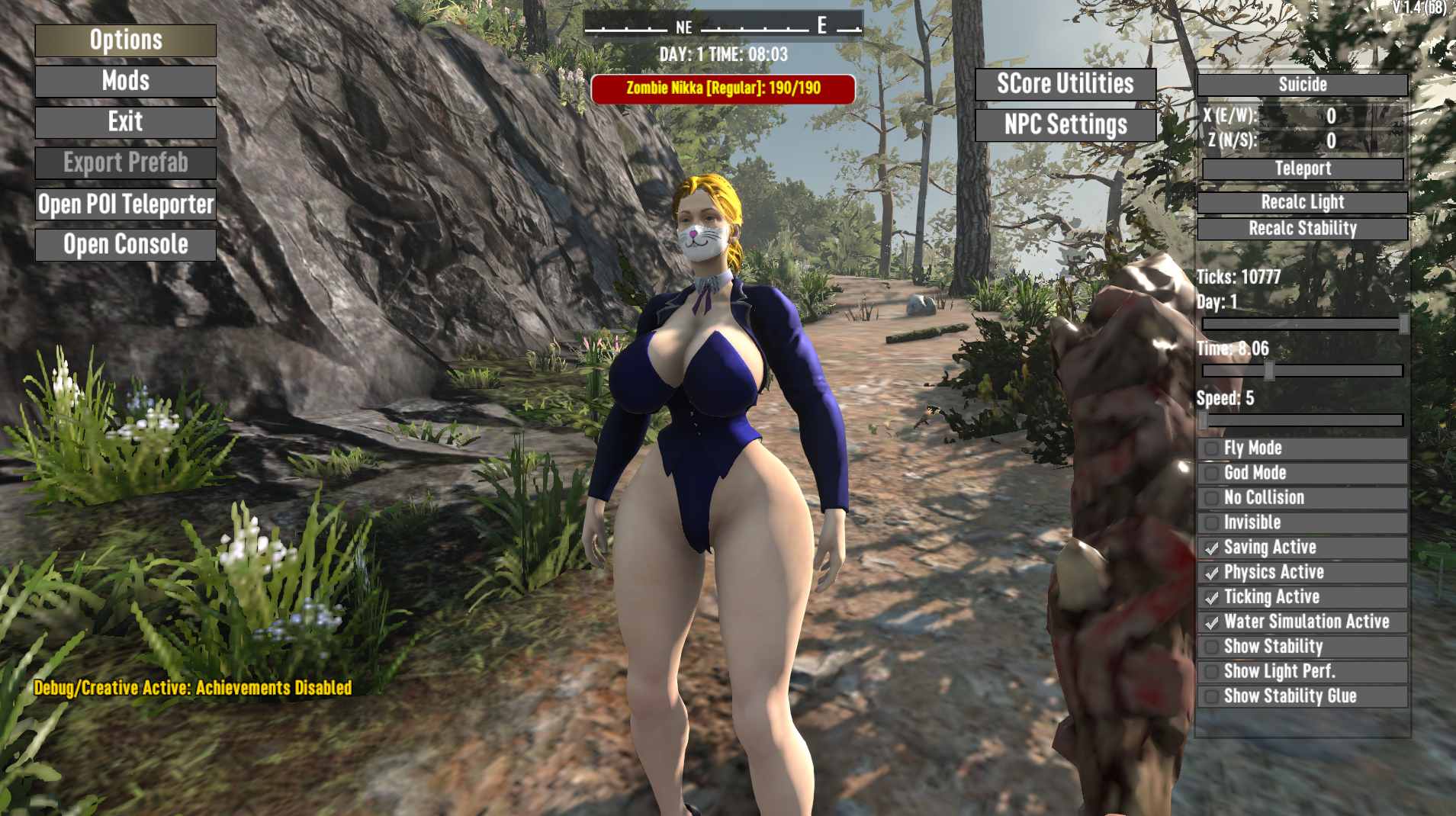Click Recalc Stability

1302,228
